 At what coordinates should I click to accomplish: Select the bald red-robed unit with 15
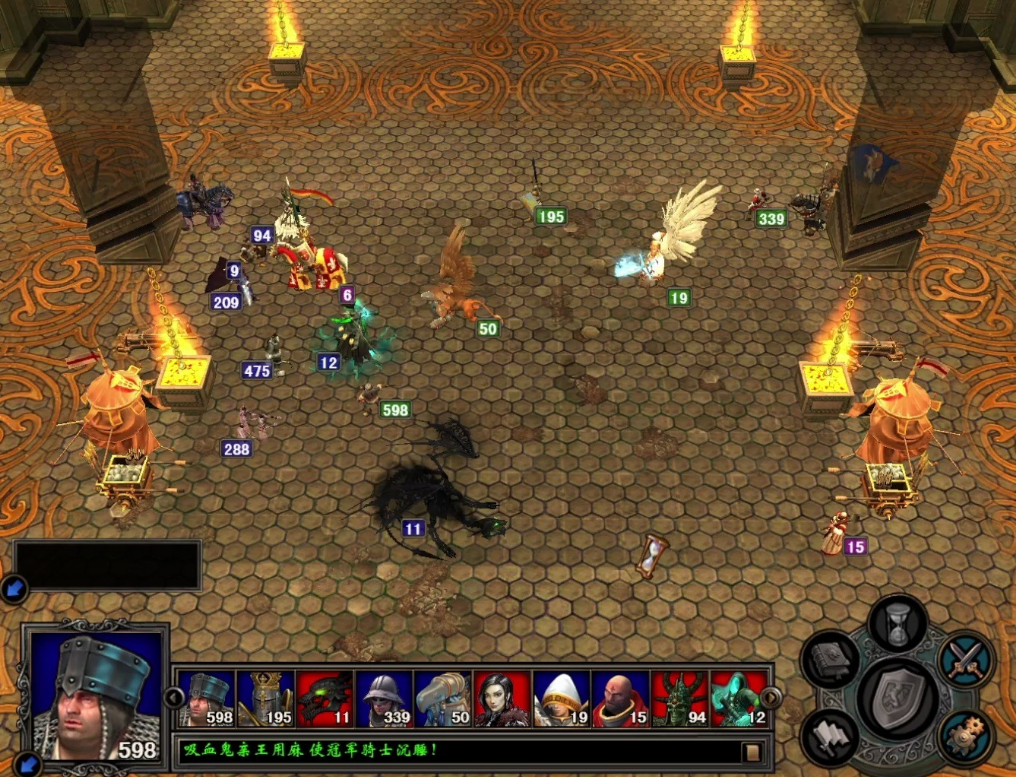tap(620, 699)
